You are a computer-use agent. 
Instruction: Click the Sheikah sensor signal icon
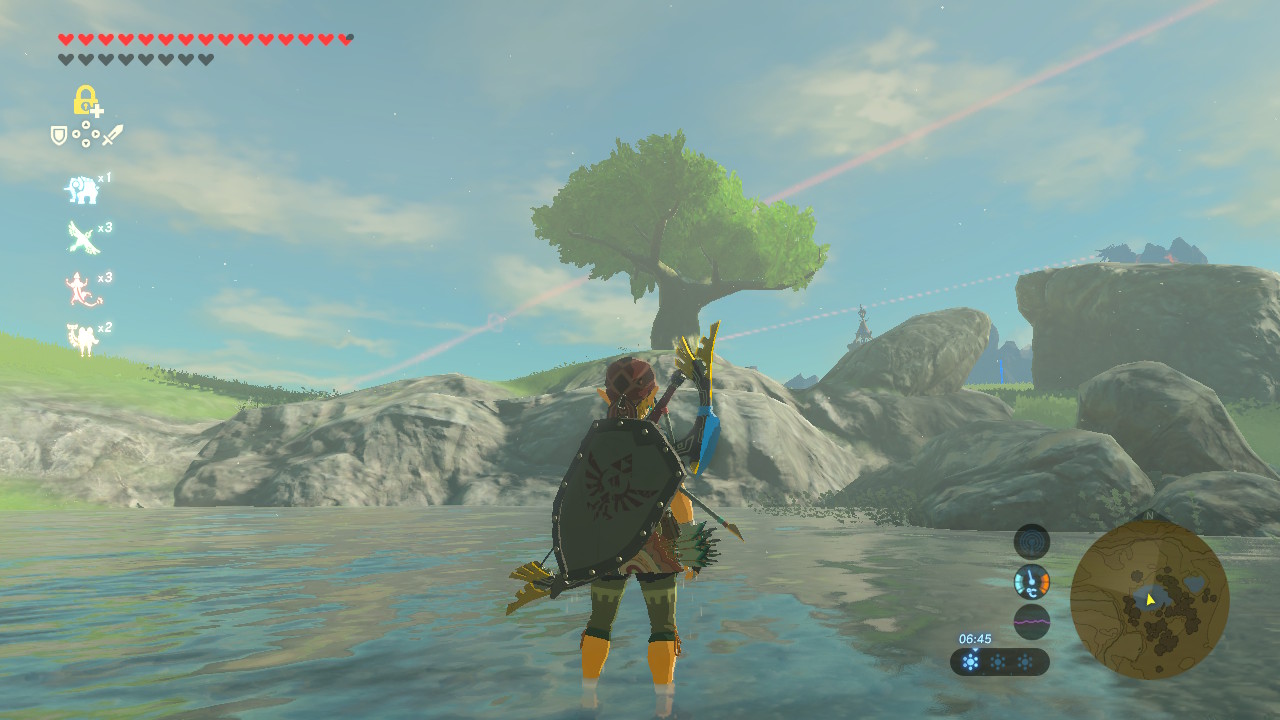point(1032,542)
